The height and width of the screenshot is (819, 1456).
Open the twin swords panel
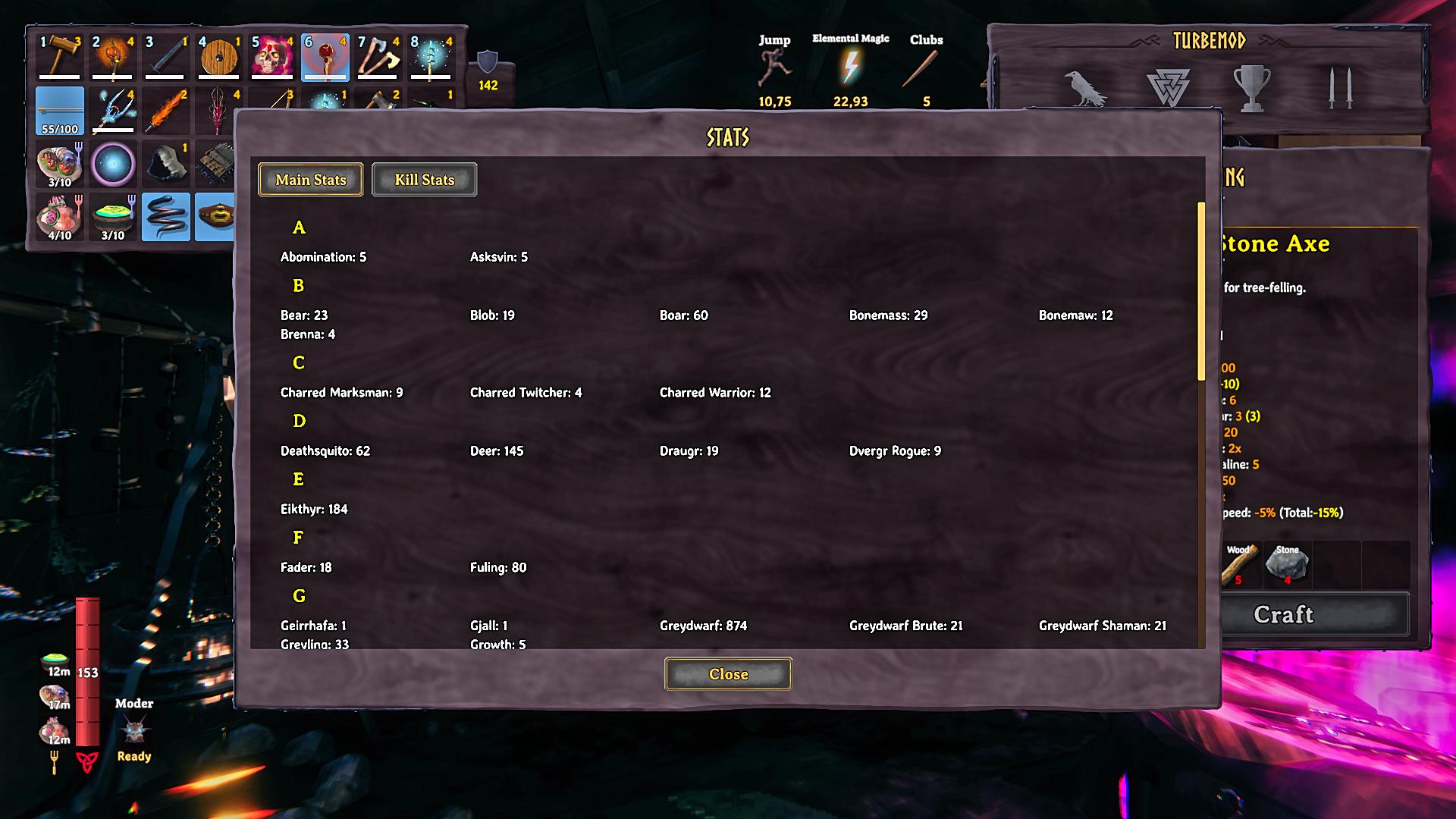point(1339,89)
